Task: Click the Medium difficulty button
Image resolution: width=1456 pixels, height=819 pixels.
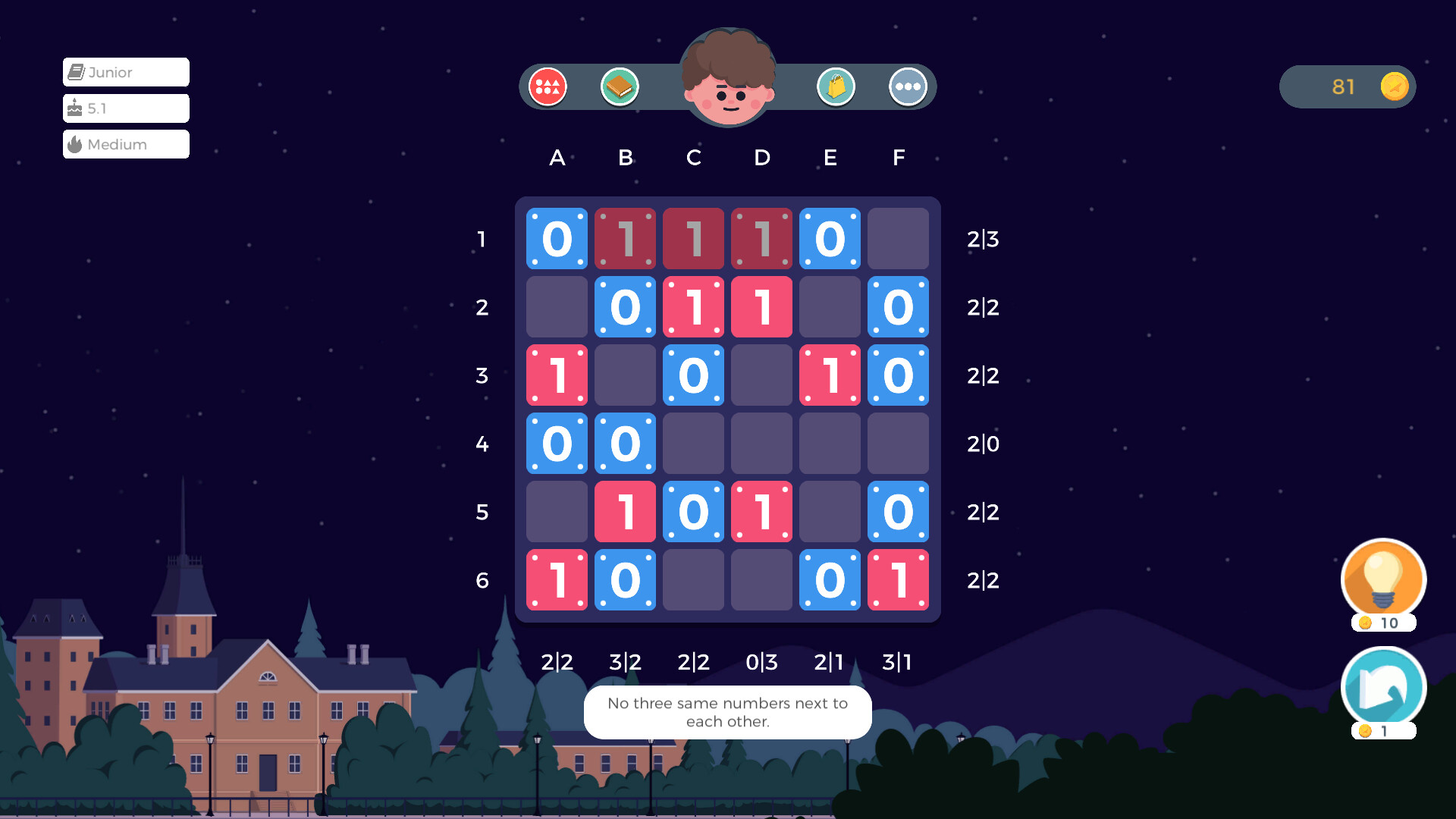Action: (x=125, y=144)
